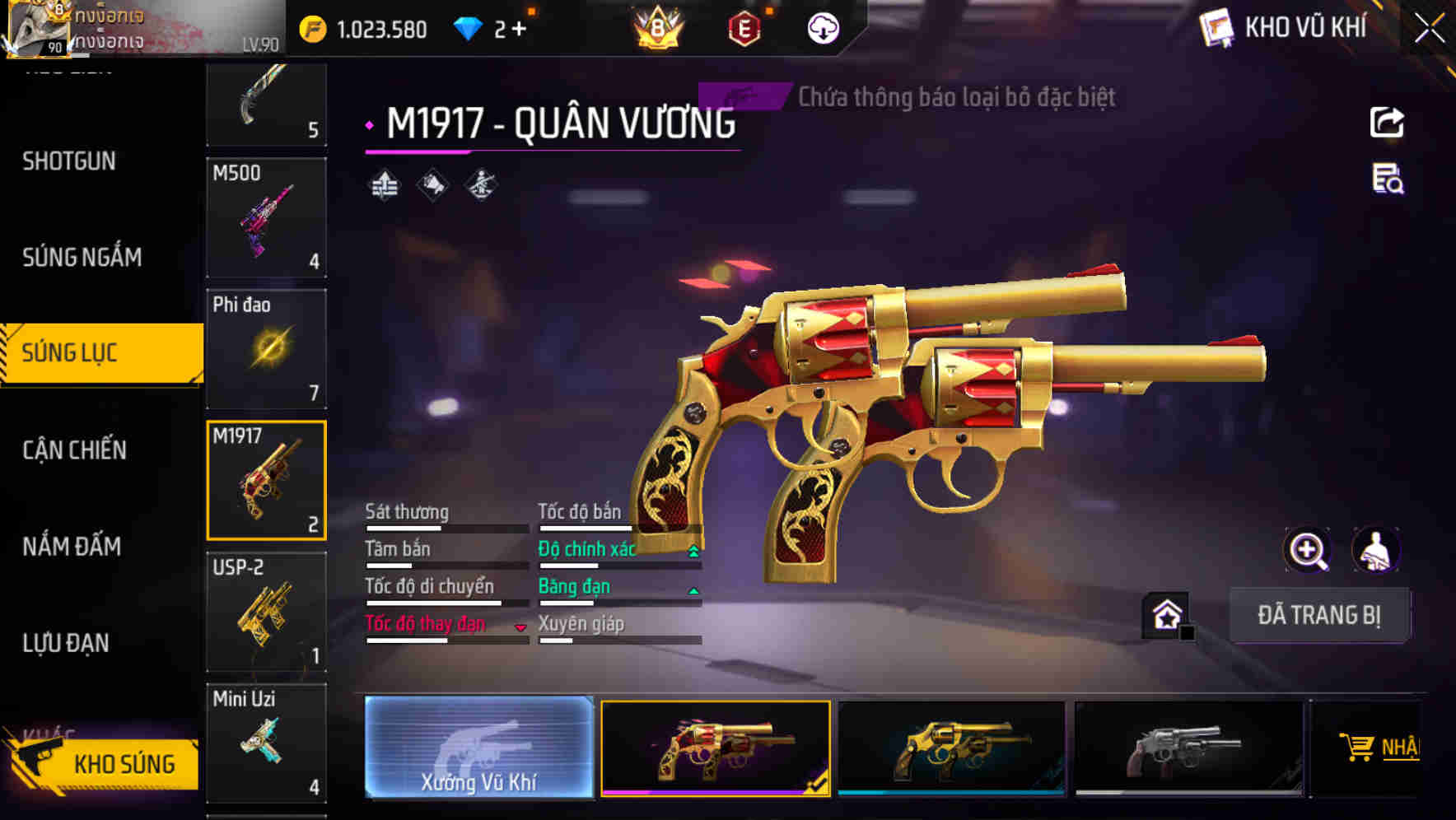This screenshot has height=820, width=1456.
Task: Click the cloud download icon in top bar
Action: 822,27
